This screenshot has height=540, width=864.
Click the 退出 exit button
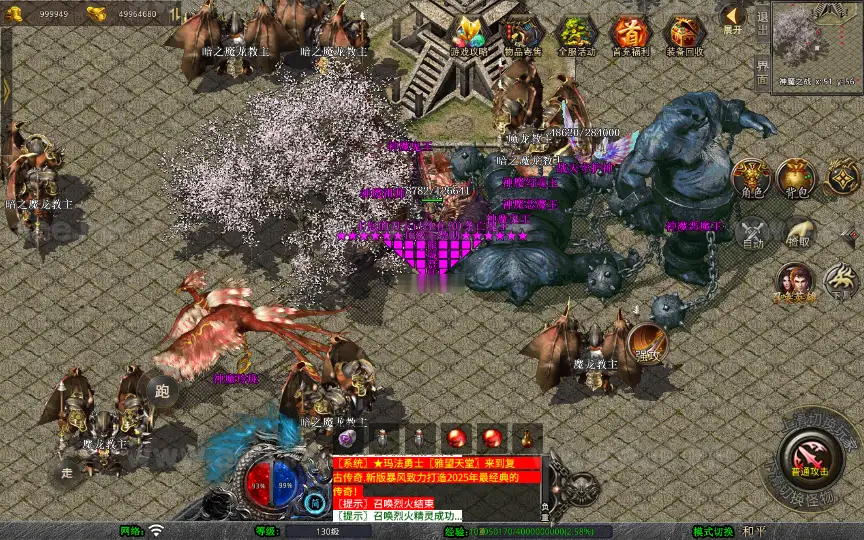pos(762,20)
